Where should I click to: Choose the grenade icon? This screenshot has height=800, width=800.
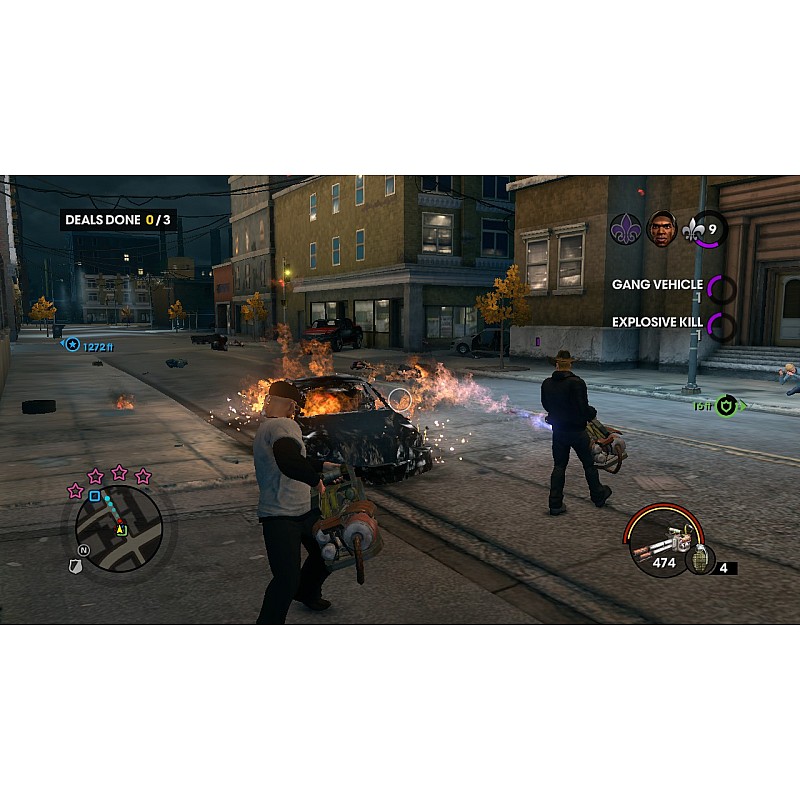pyautogui.click(x=699, y=558)
